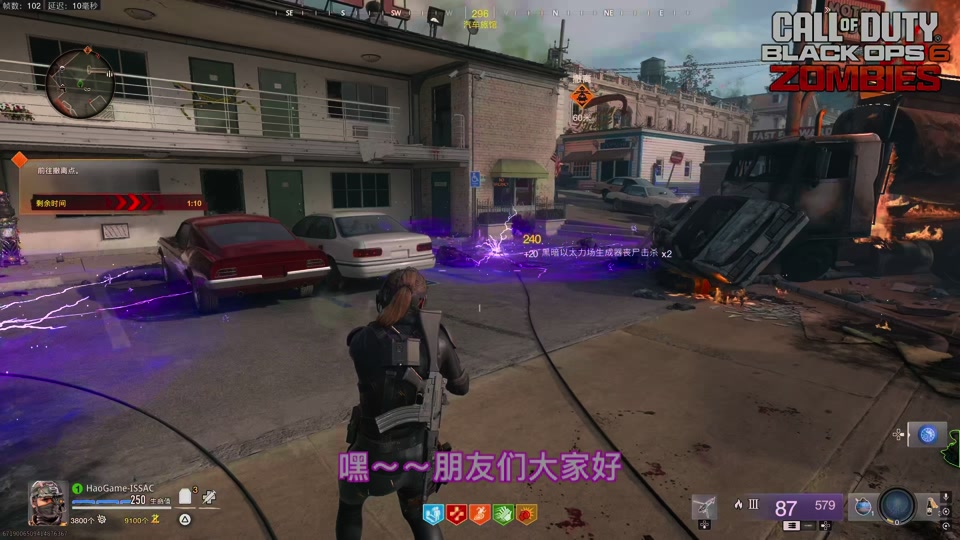Use the blue orb item slot
The image size is (960, 540).
928,434
